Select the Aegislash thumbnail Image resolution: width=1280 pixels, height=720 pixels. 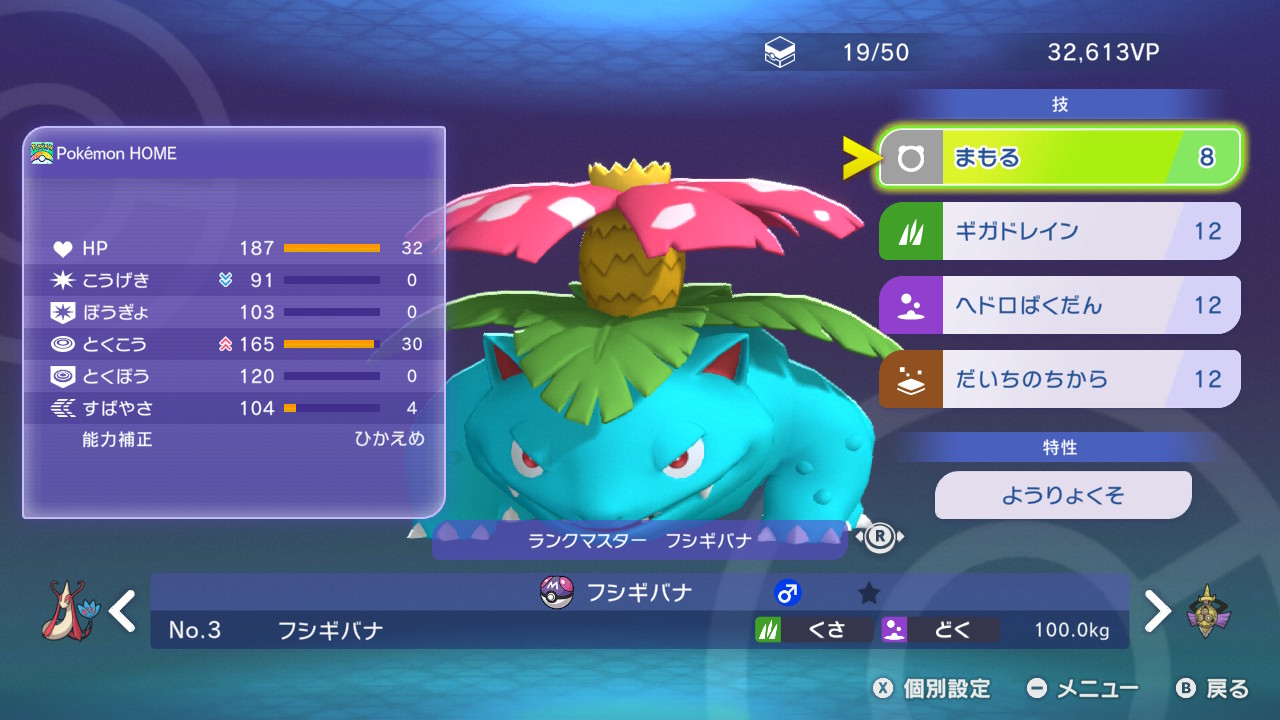tap(1209, 611)
